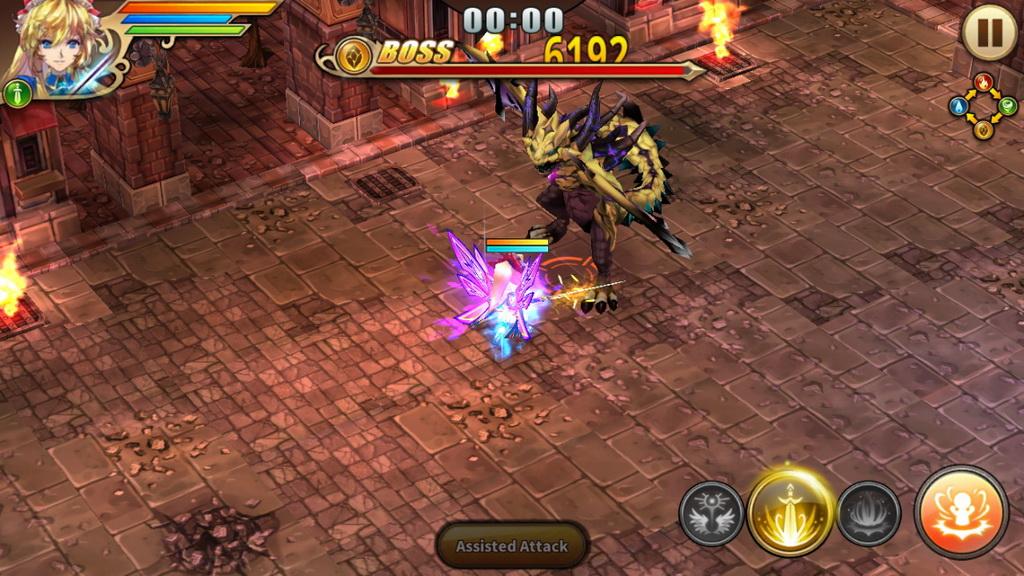1024x576 pixels.
Task: Activate the glowing golden sword skill
Action: pyautogui.click(x=790, y=512)
